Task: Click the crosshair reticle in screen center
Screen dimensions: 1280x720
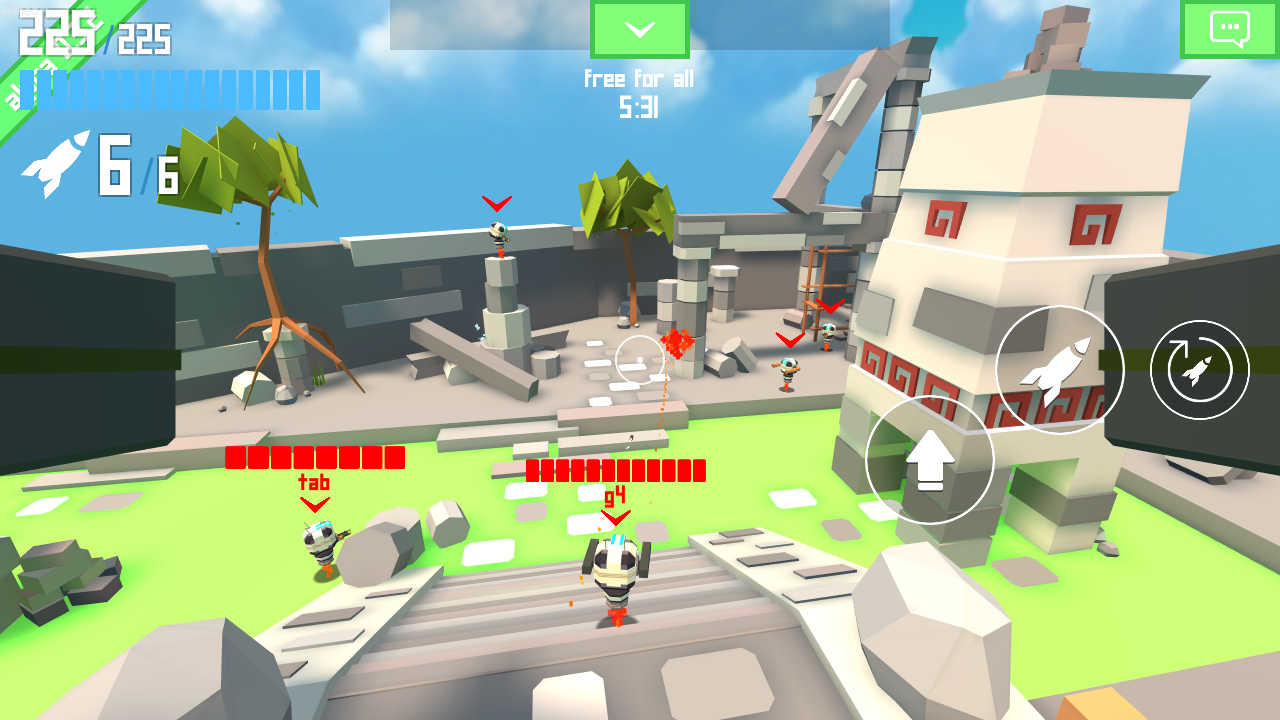Action: [640, 360]
